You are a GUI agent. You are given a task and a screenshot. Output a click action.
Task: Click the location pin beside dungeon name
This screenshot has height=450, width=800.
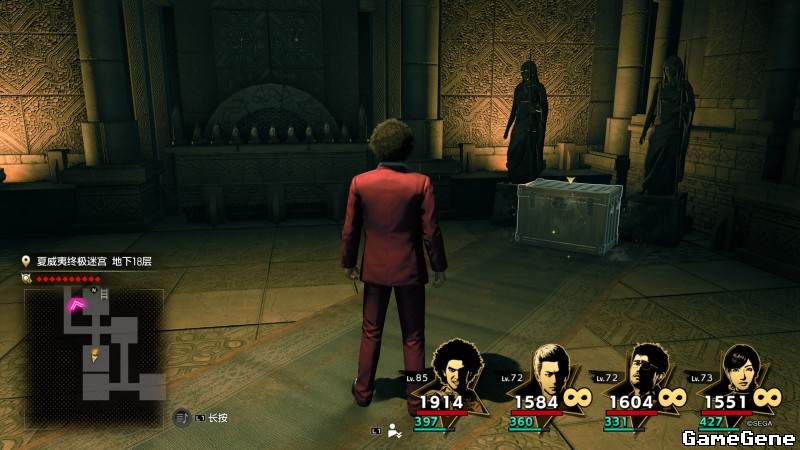click(x=26, y=262)
